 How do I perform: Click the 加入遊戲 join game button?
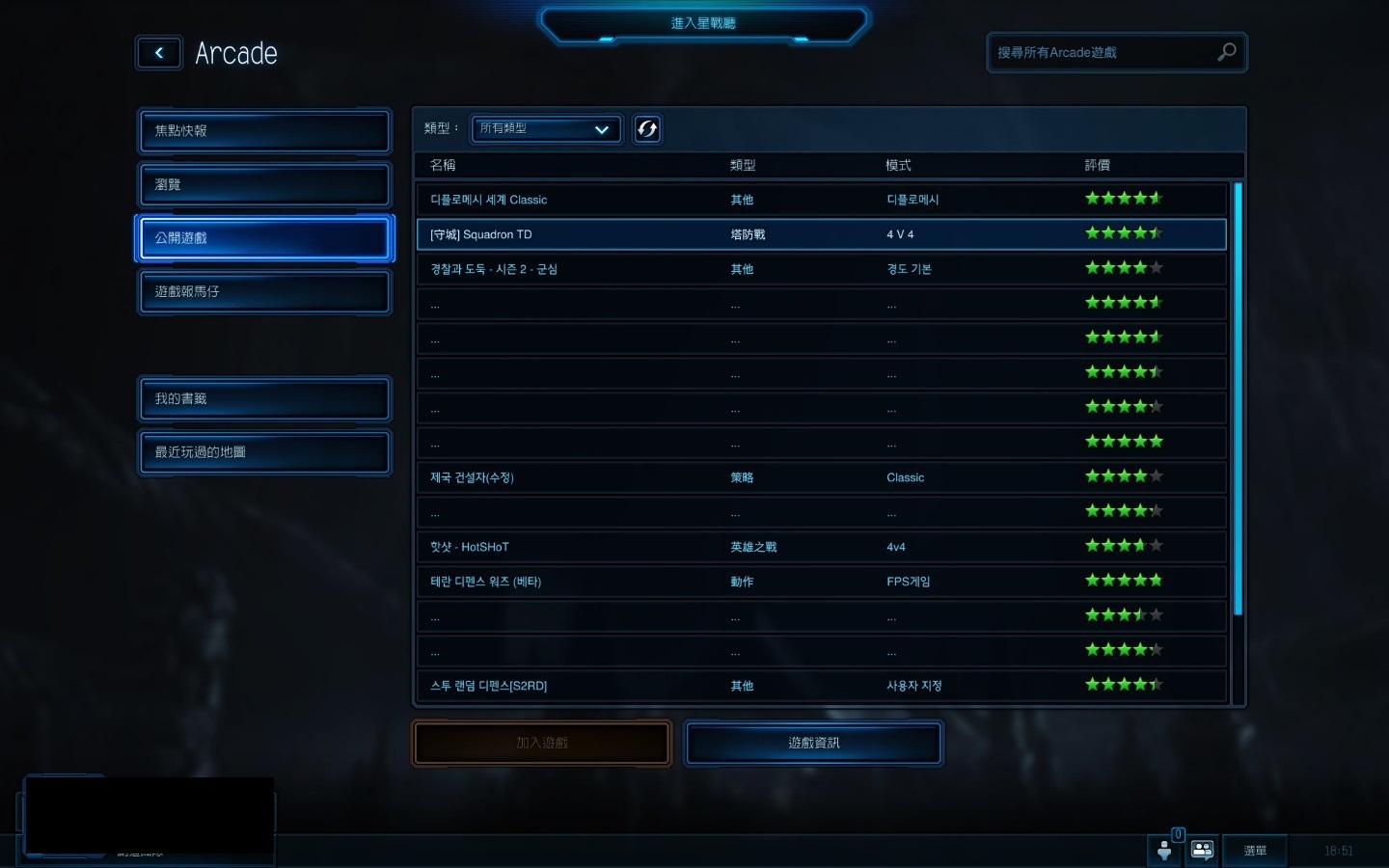[541, 743]
